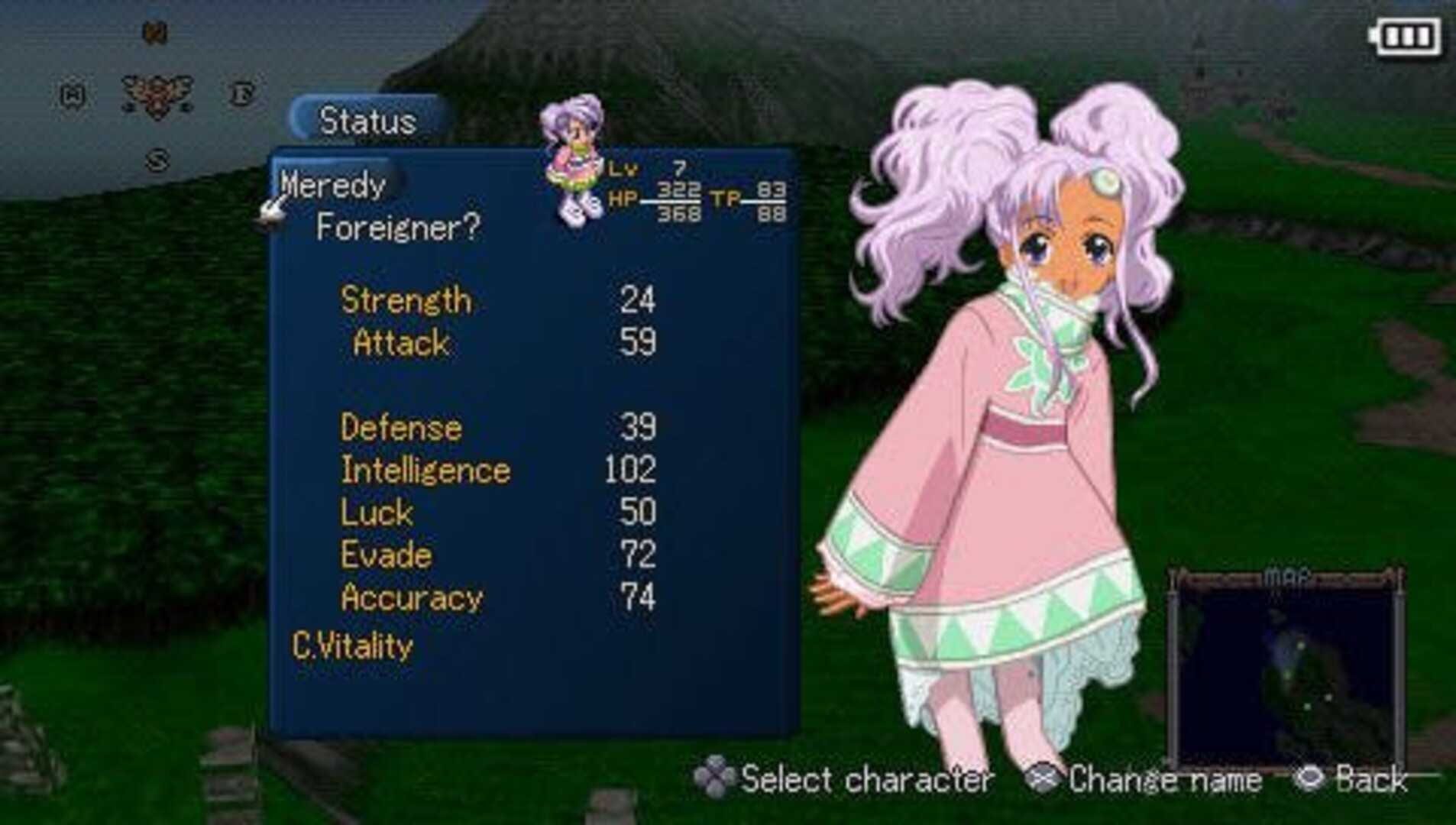The width and height of the screenshot is (1456, 825).
Task: Open the world minimap
Action: (1286, 670)
